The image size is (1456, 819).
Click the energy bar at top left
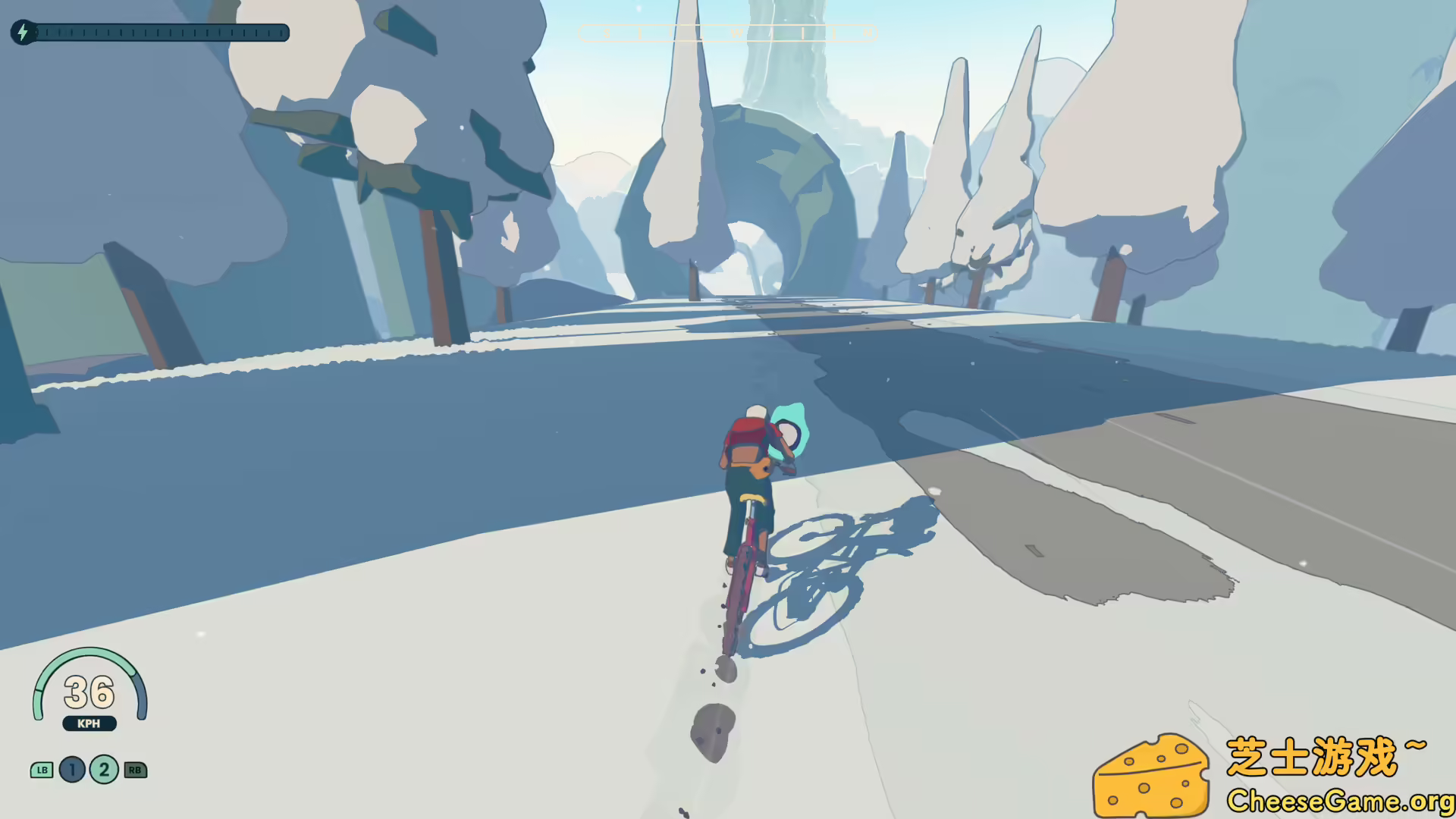click(163, 33)
